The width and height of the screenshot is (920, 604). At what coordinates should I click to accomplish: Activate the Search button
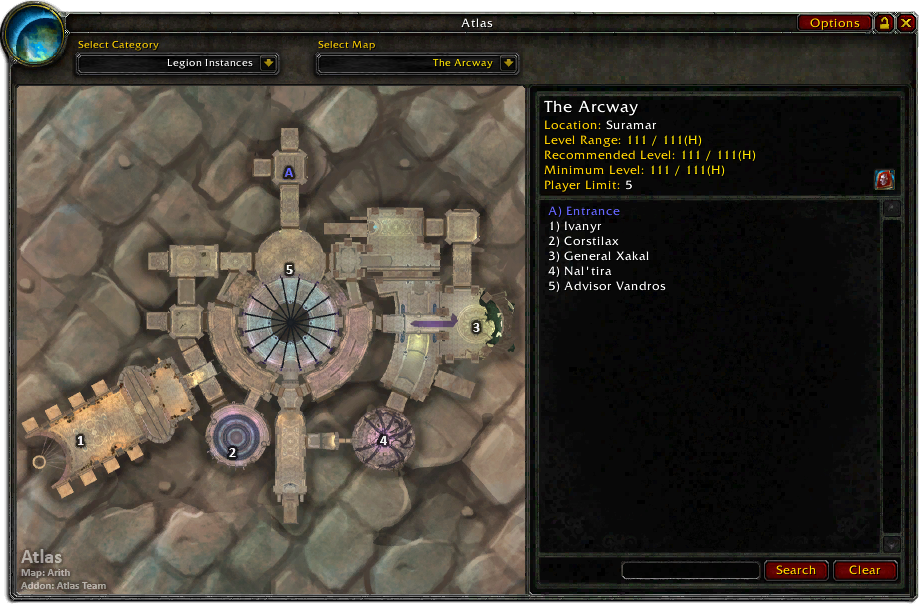[x=796, y=570]
